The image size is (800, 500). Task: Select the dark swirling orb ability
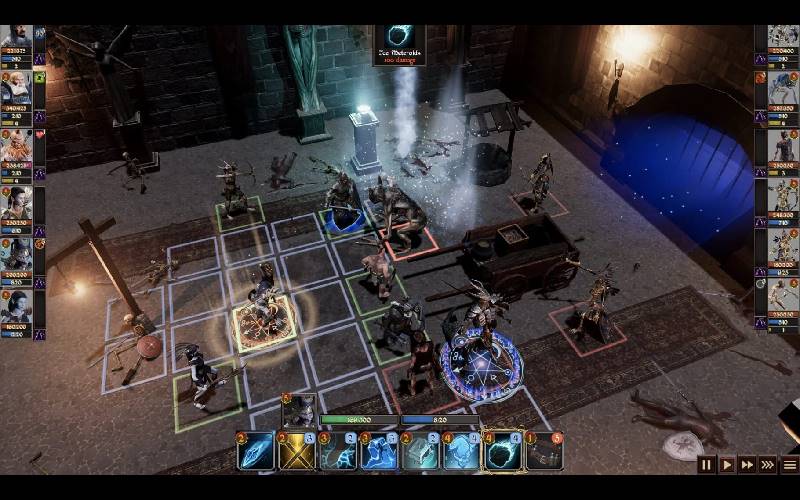point(502,452)
